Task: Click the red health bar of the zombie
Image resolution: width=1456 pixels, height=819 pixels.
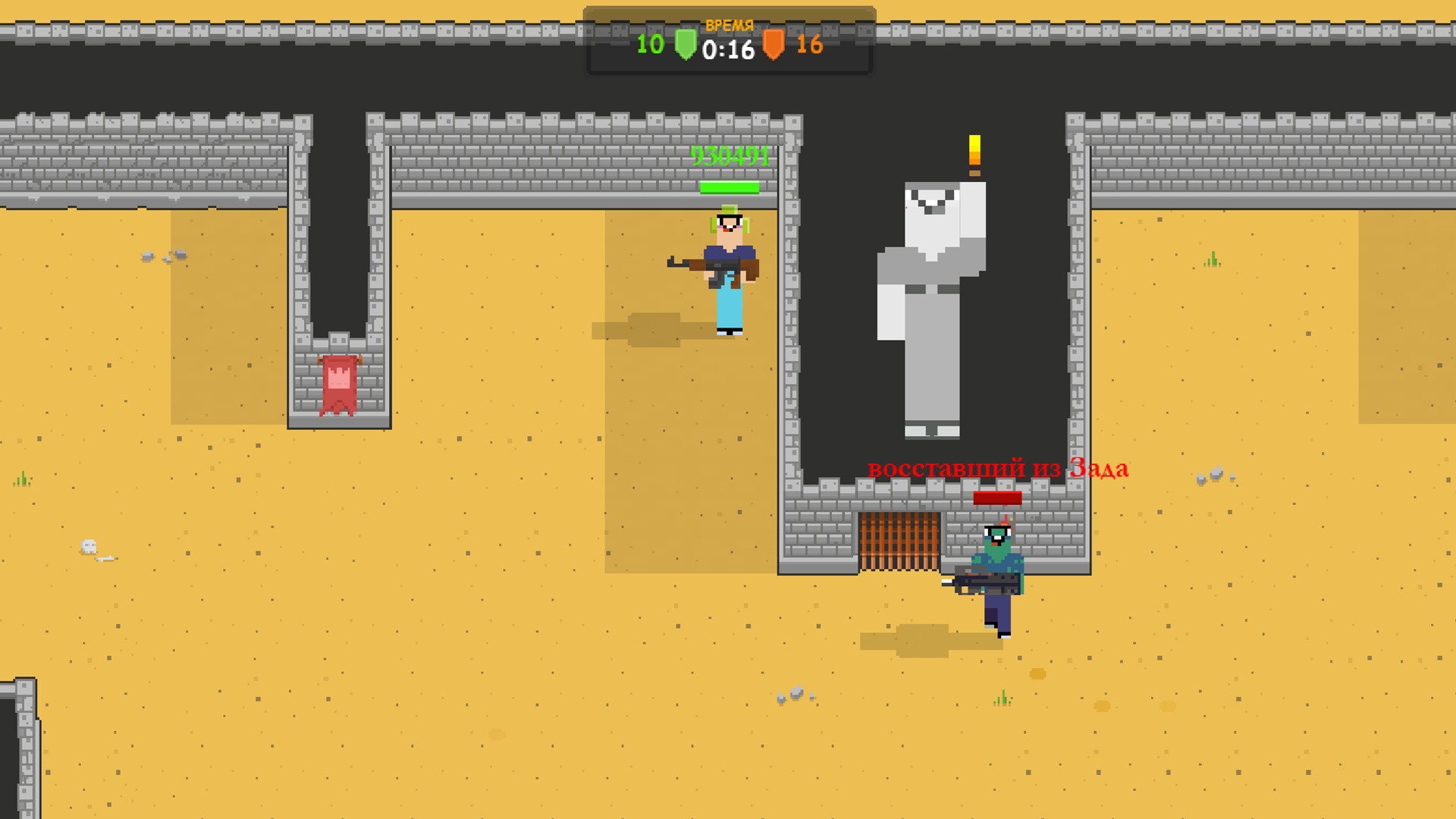Action: 997,497
